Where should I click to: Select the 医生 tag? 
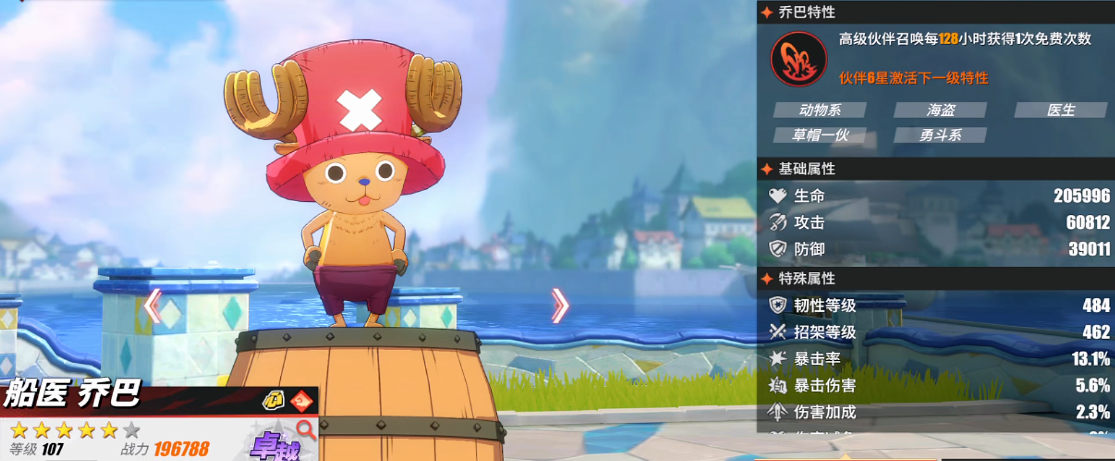point(1060,110)
